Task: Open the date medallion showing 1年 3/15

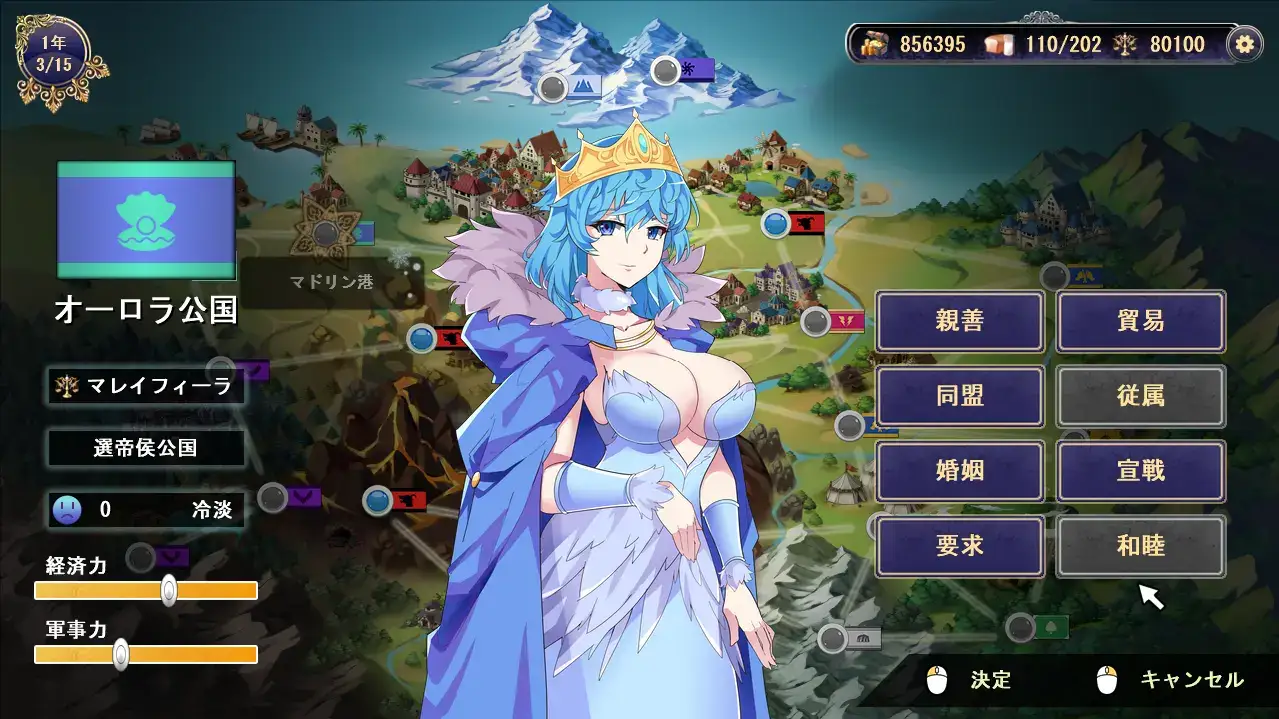Action: (x=54, y=56)
